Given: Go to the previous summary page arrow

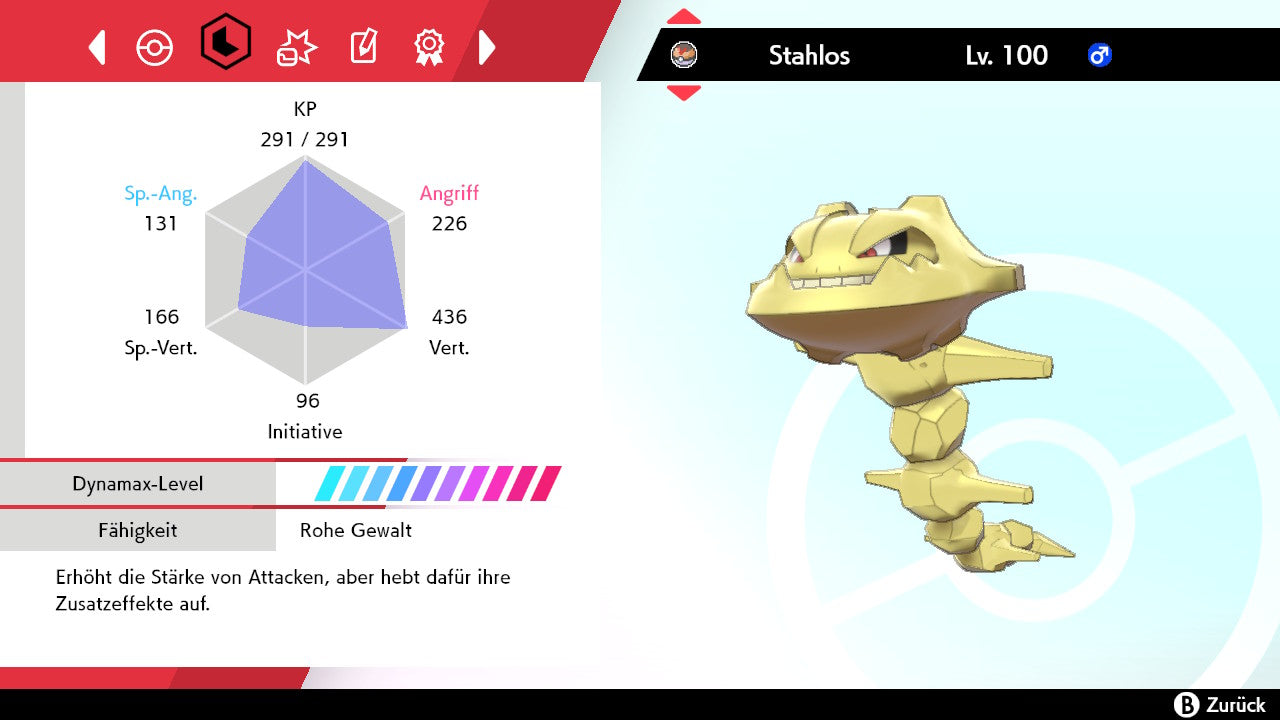Looking at the screenshot, I should click(97, 47).
